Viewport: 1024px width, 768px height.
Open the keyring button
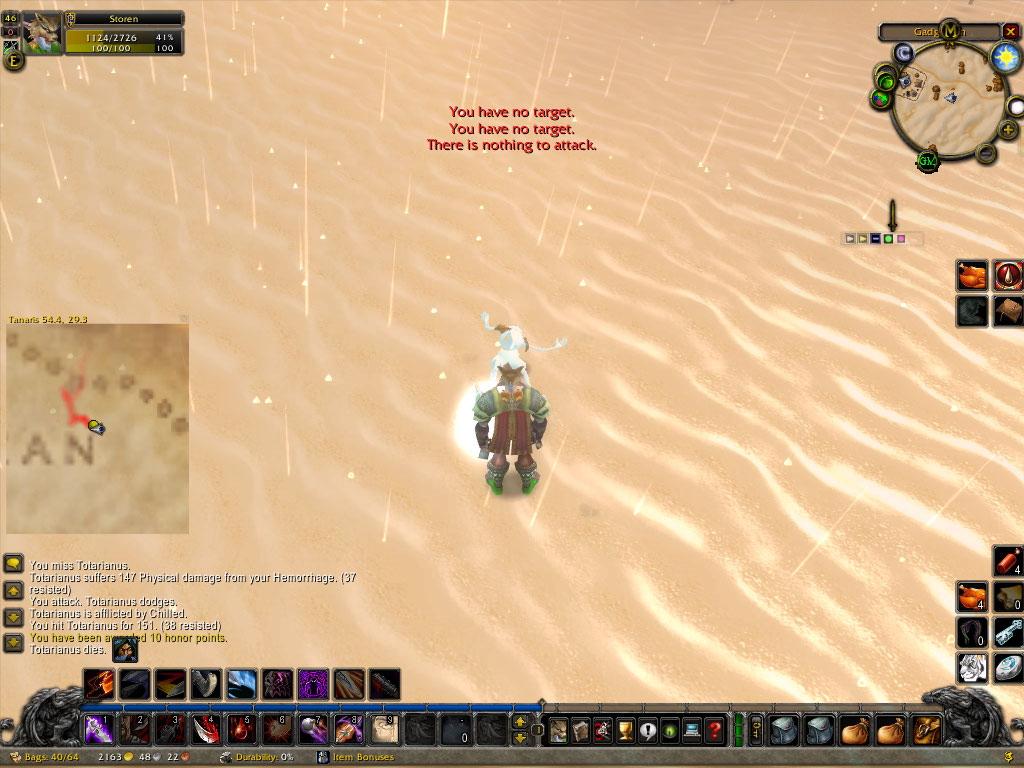(x=756, y=729)
